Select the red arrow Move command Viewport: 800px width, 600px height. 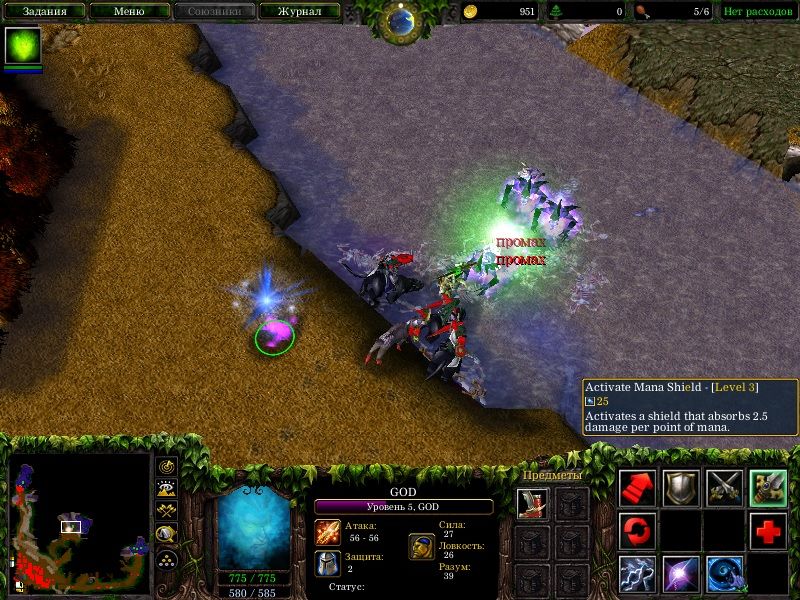[637, 487]
